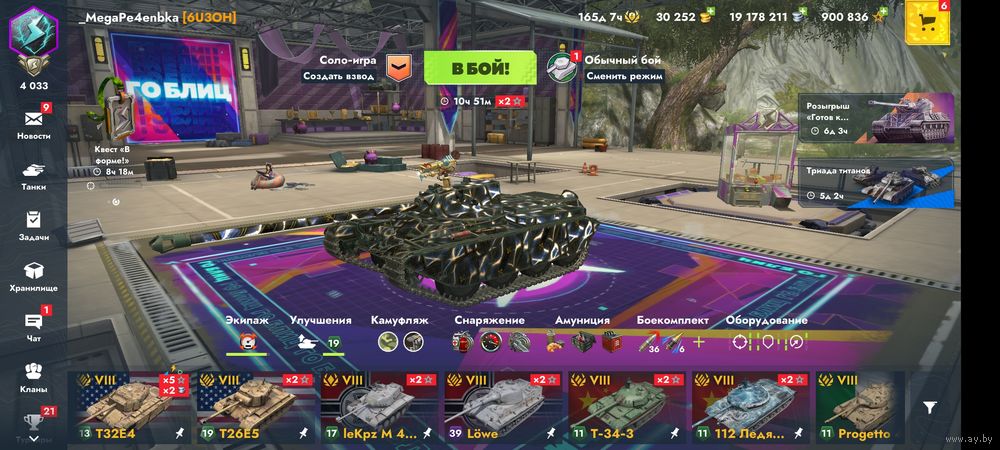Open the platoon creation dropdown arrow
This screenshot has height=450, width=1000.
coord(398,68)
